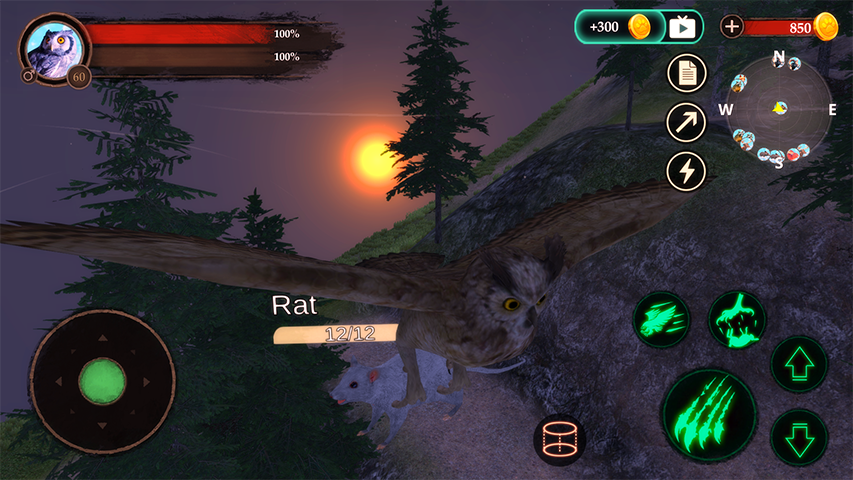Use the green talon grab skill
Screen dimensions: 853x480
[737, 320]
